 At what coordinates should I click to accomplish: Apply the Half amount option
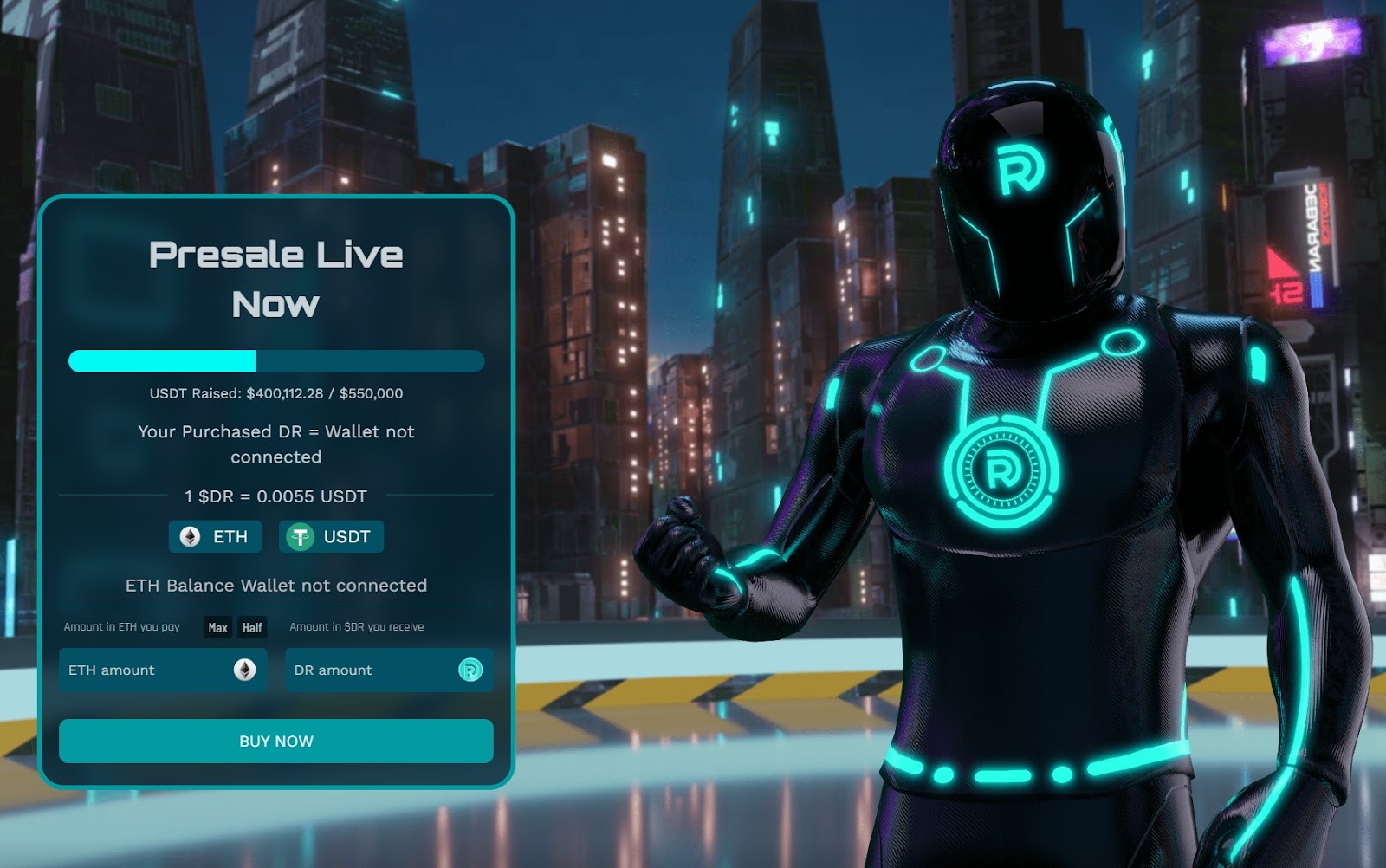pyautogui.click(x=252, y=628)
